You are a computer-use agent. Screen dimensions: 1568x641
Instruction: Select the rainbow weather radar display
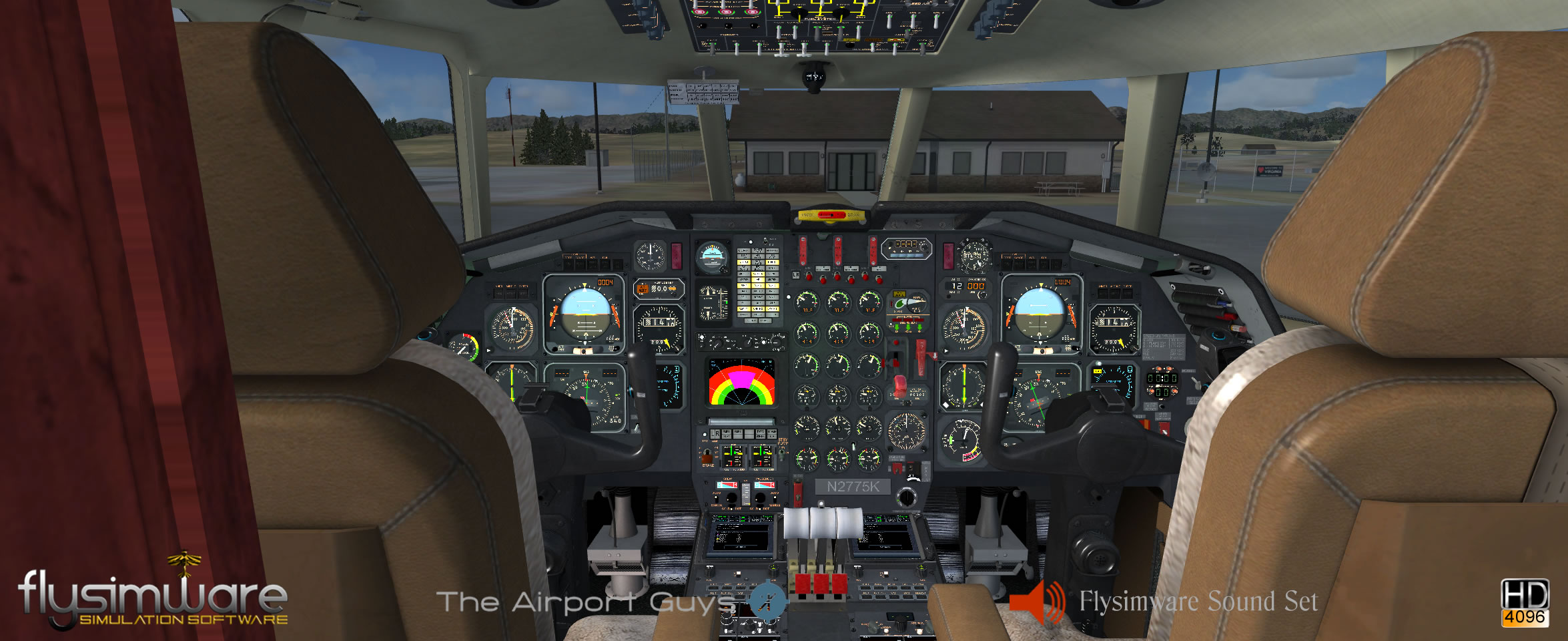(741, 383)
